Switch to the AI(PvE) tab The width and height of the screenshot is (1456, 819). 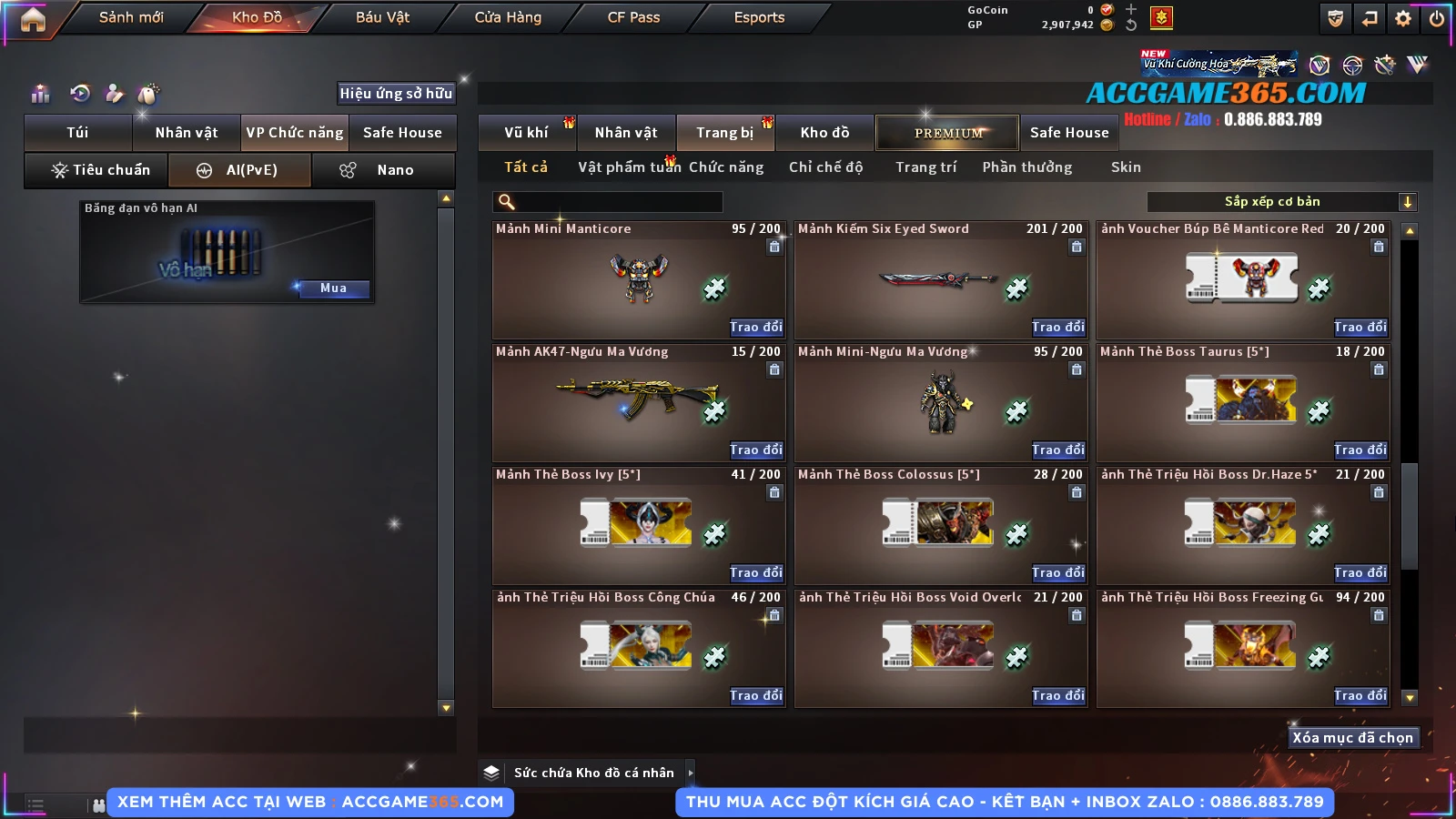[240, 170]
